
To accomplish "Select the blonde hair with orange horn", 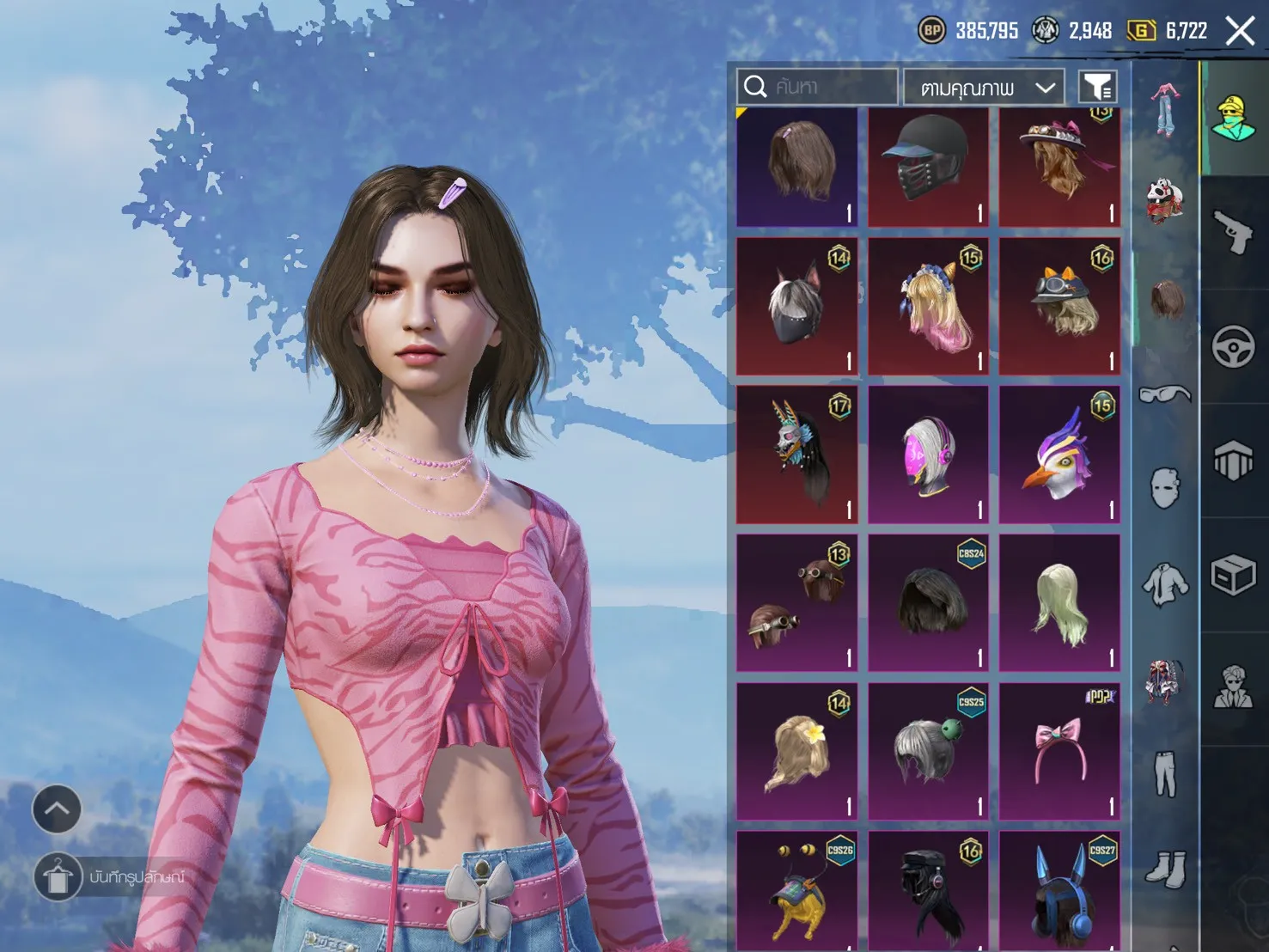I will pyautogui.click(x=928, y=307).
